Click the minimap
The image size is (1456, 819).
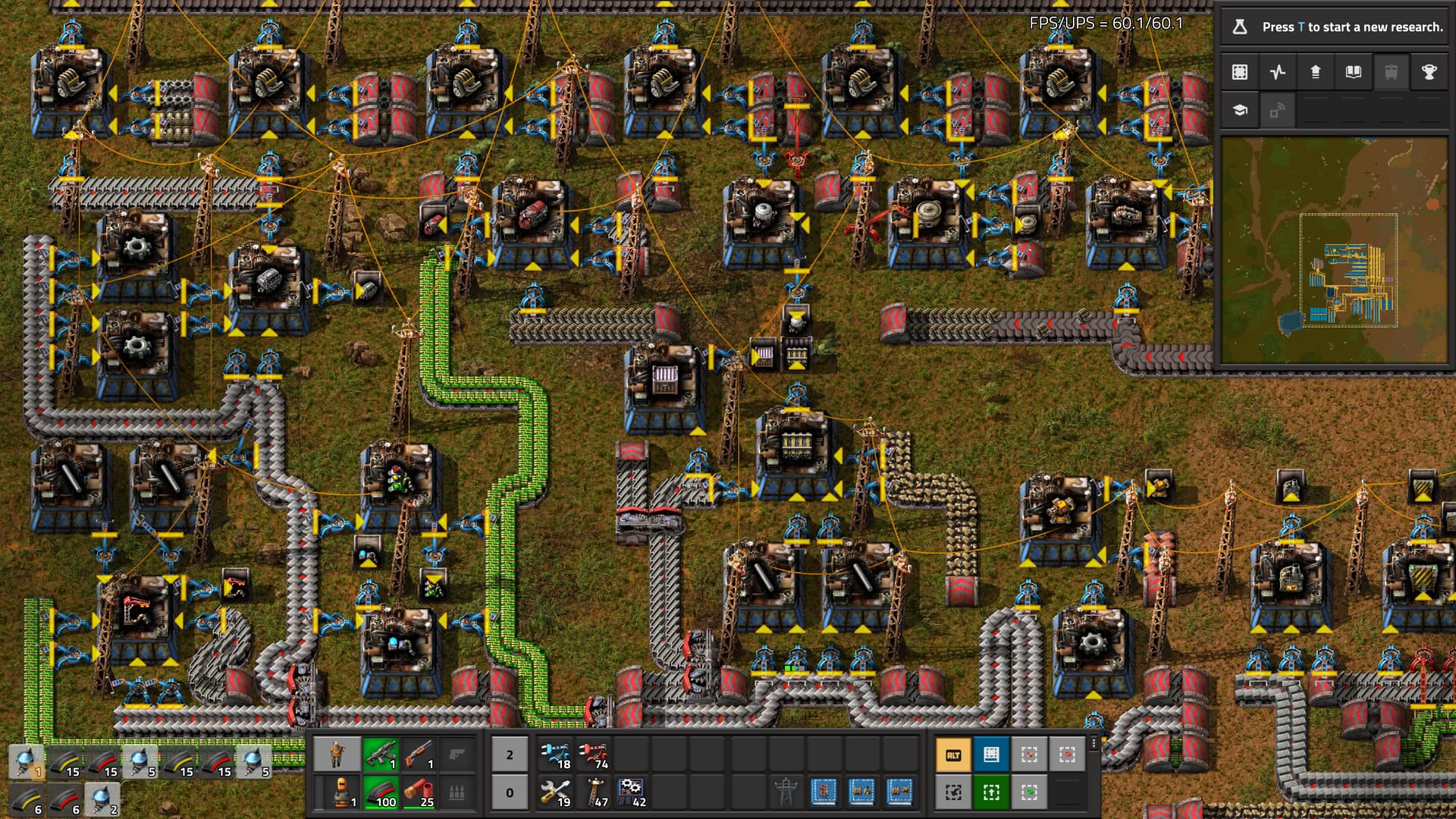[x=1334, y=250]
